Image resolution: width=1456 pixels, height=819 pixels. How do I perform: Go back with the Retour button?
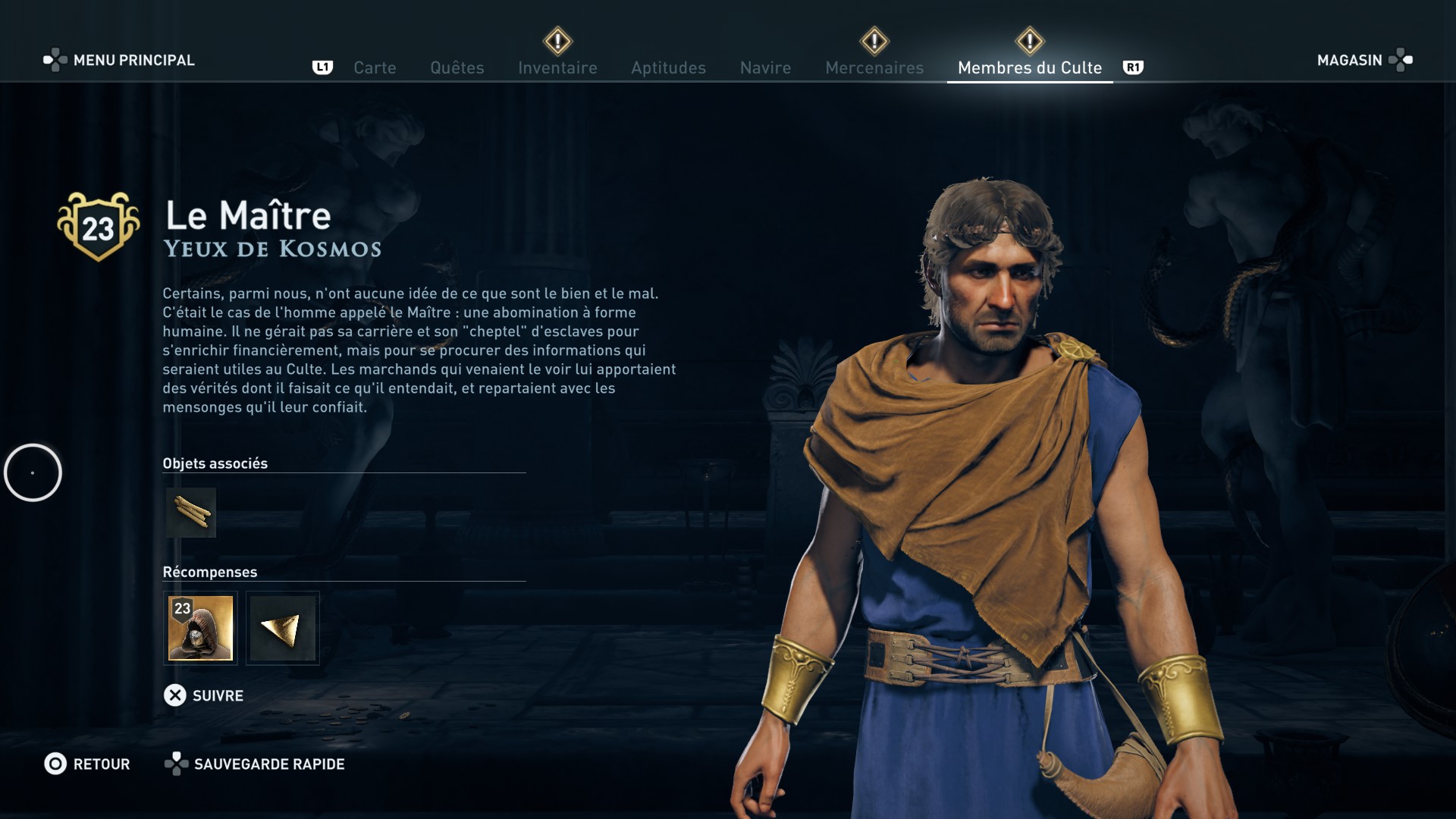pos(88,764)
